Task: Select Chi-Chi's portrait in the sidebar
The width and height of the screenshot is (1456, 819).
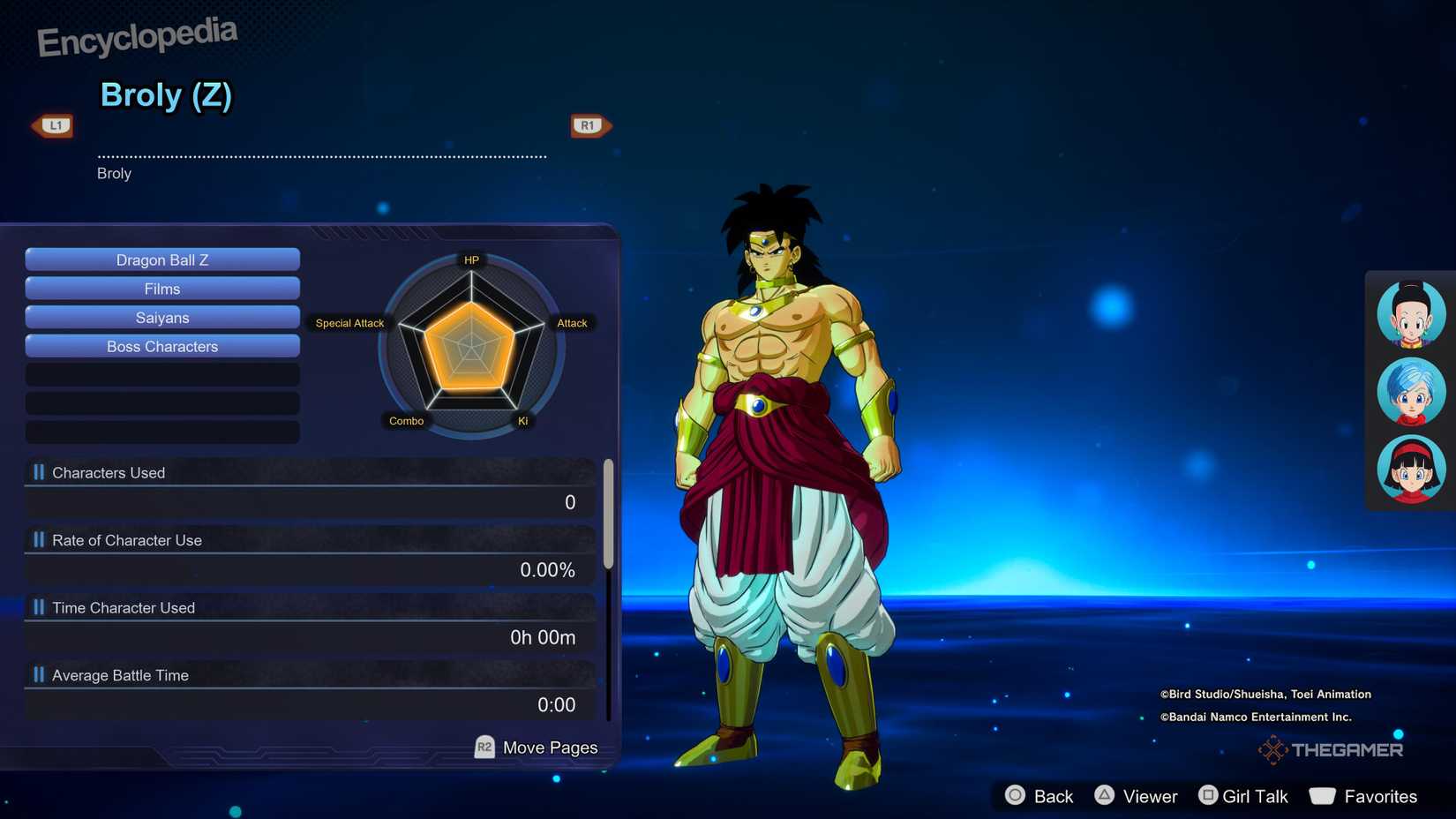Action: click(x=1409, y=313)
